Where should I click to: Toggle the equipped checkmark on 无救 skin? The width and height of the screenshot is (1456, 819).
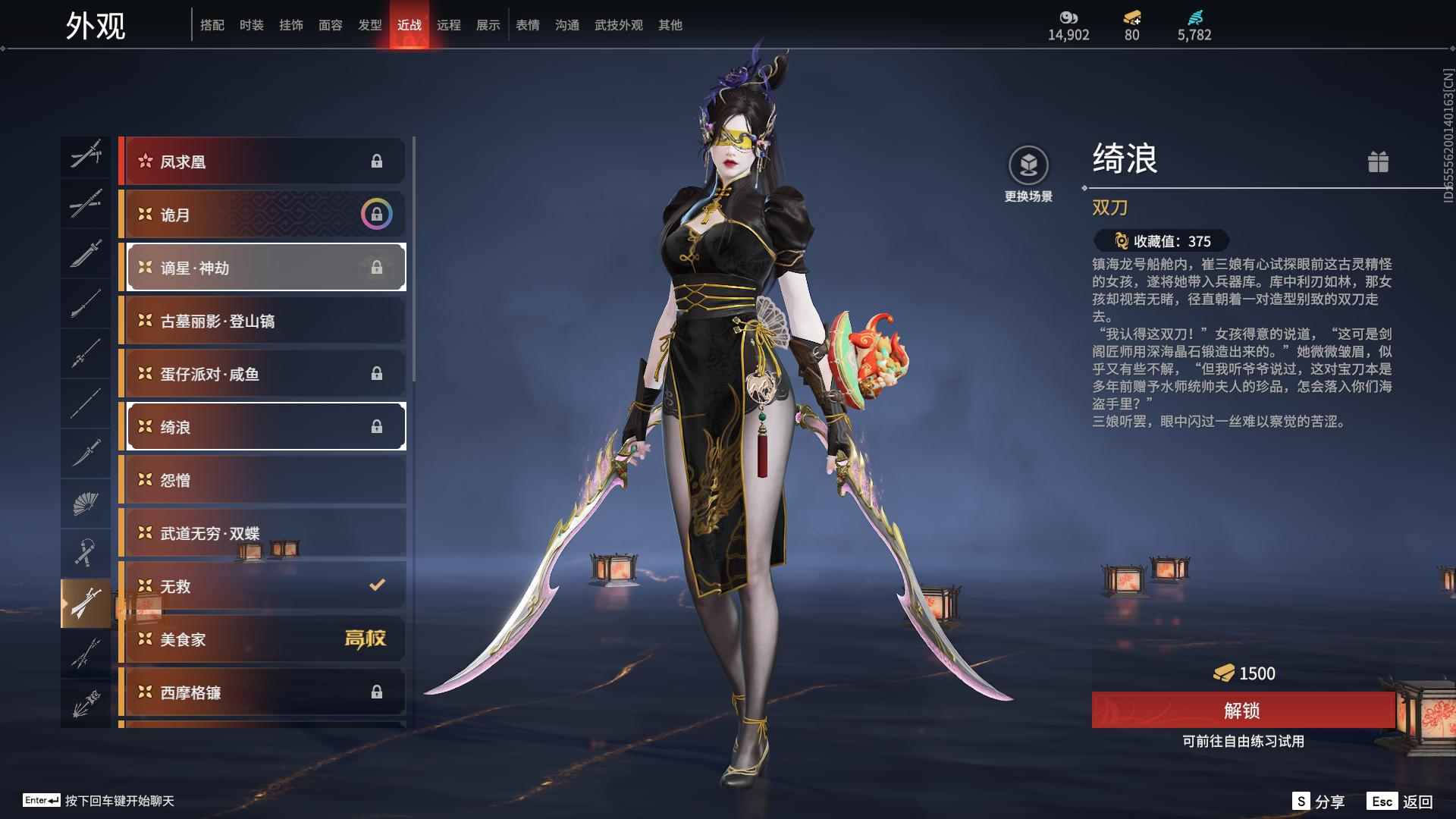(x=375, y=585)
